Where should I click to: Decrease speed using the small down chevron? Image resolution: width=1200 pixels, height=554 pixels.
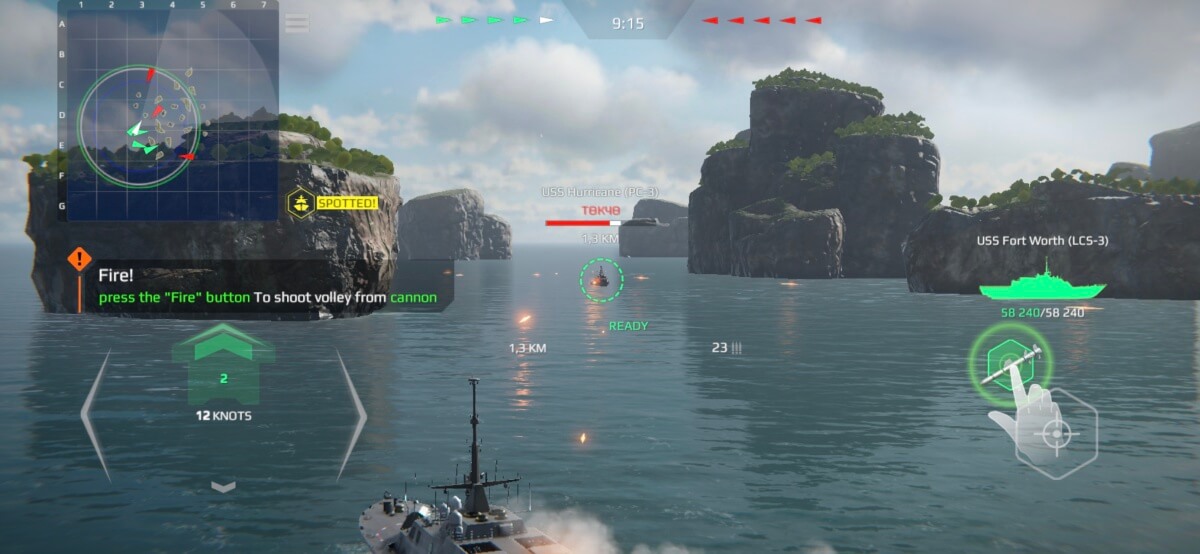223,486
